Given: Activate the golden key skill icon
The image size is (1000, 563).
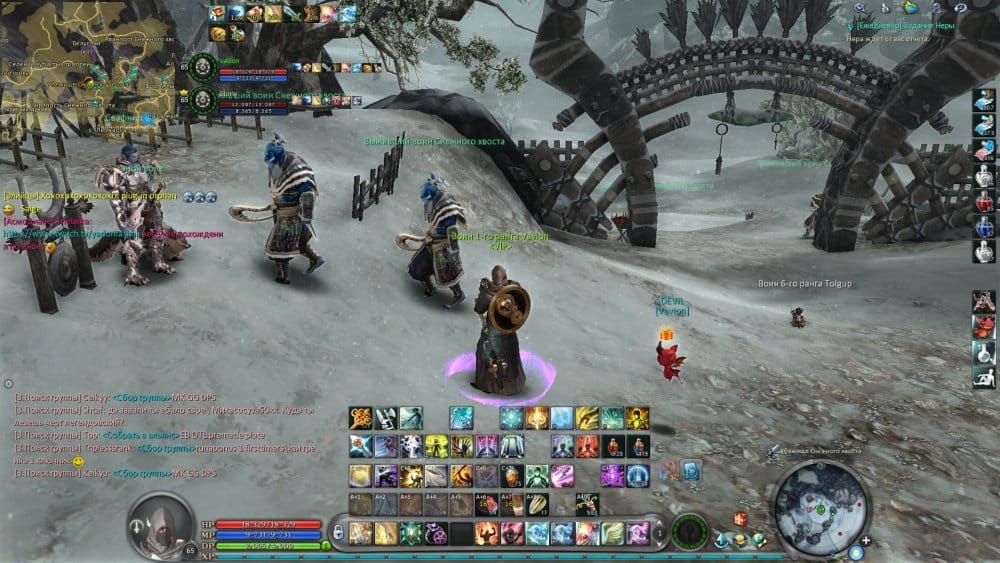Looking at the screenshot, I should (x=361, y=418).
